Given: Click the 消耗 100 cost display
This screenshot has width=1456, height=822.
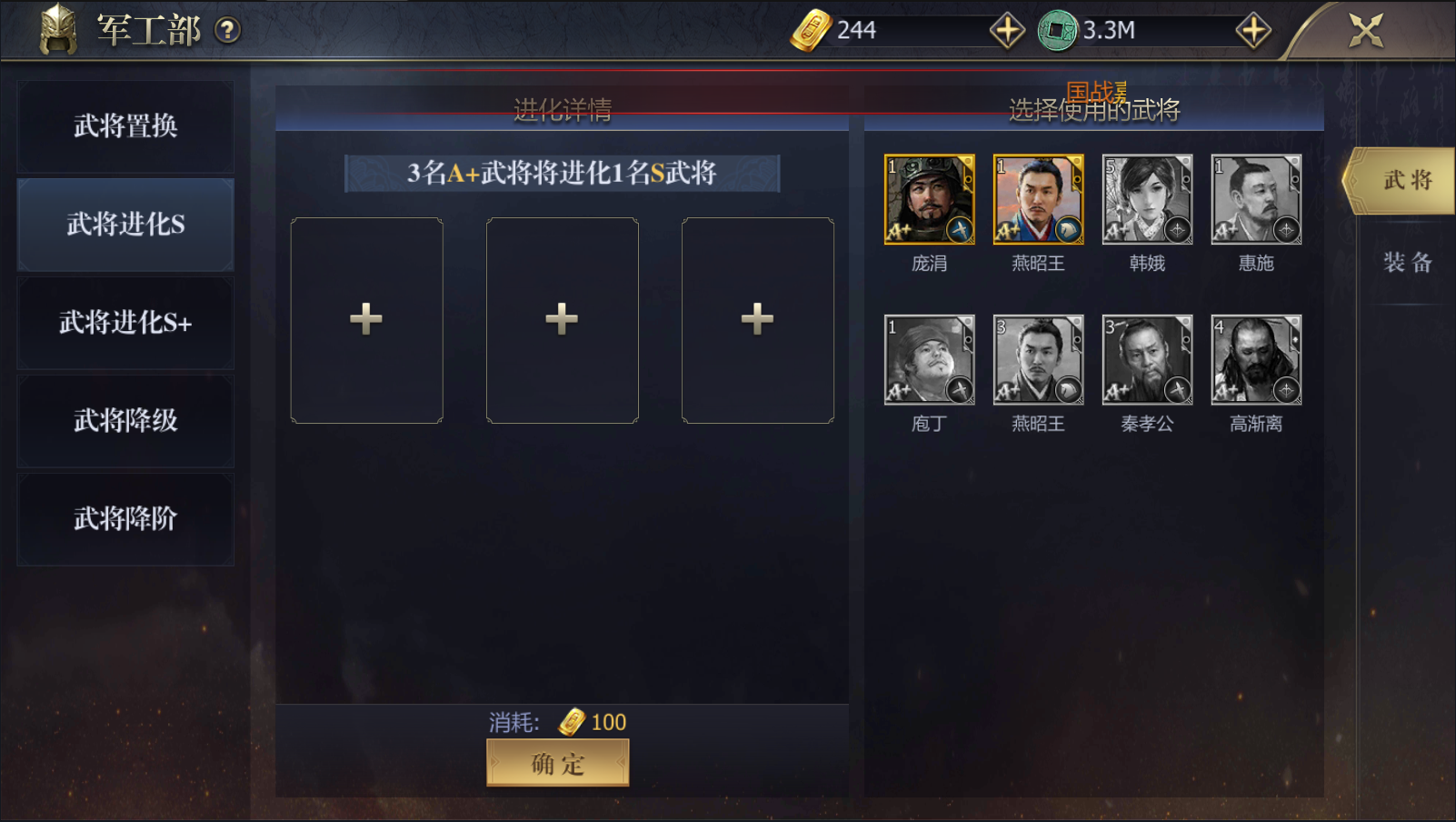Looking at the screenshot, I should pos(557,721).
